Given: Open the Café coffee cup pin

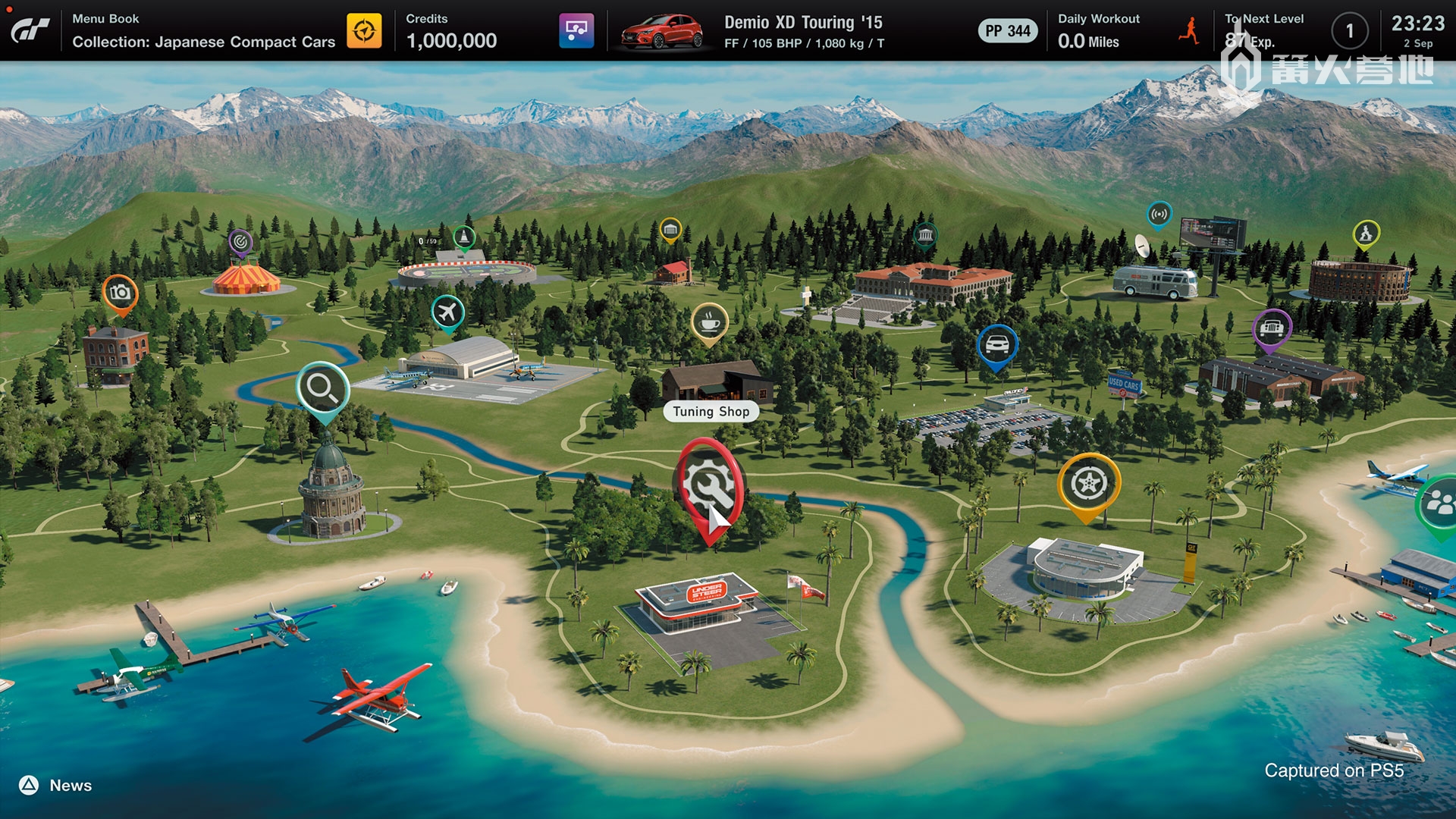Looking at the screenshot, I should [x=709, y=323].
